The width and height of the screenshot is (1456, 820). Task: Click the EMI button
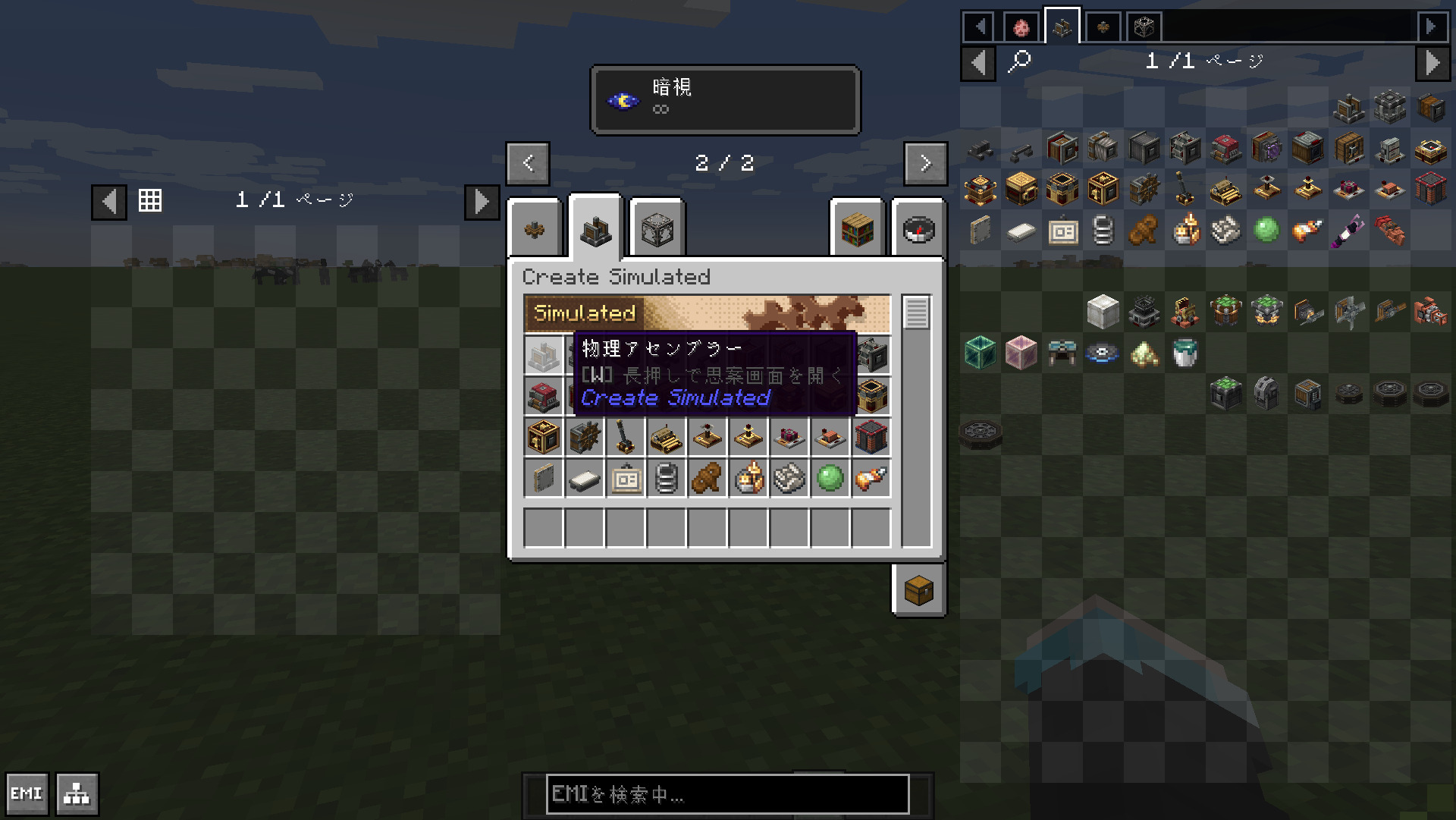27,793
